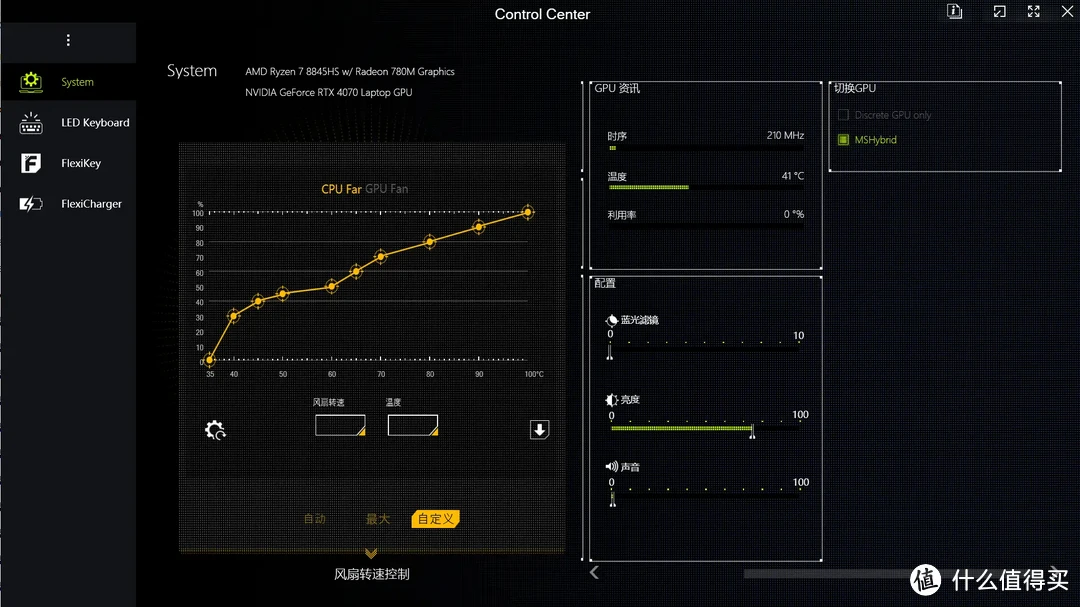Viewport: 1080px width, 607px height.
Task: Select the 最大 maximum fan mode
Action: click(378, 519)
